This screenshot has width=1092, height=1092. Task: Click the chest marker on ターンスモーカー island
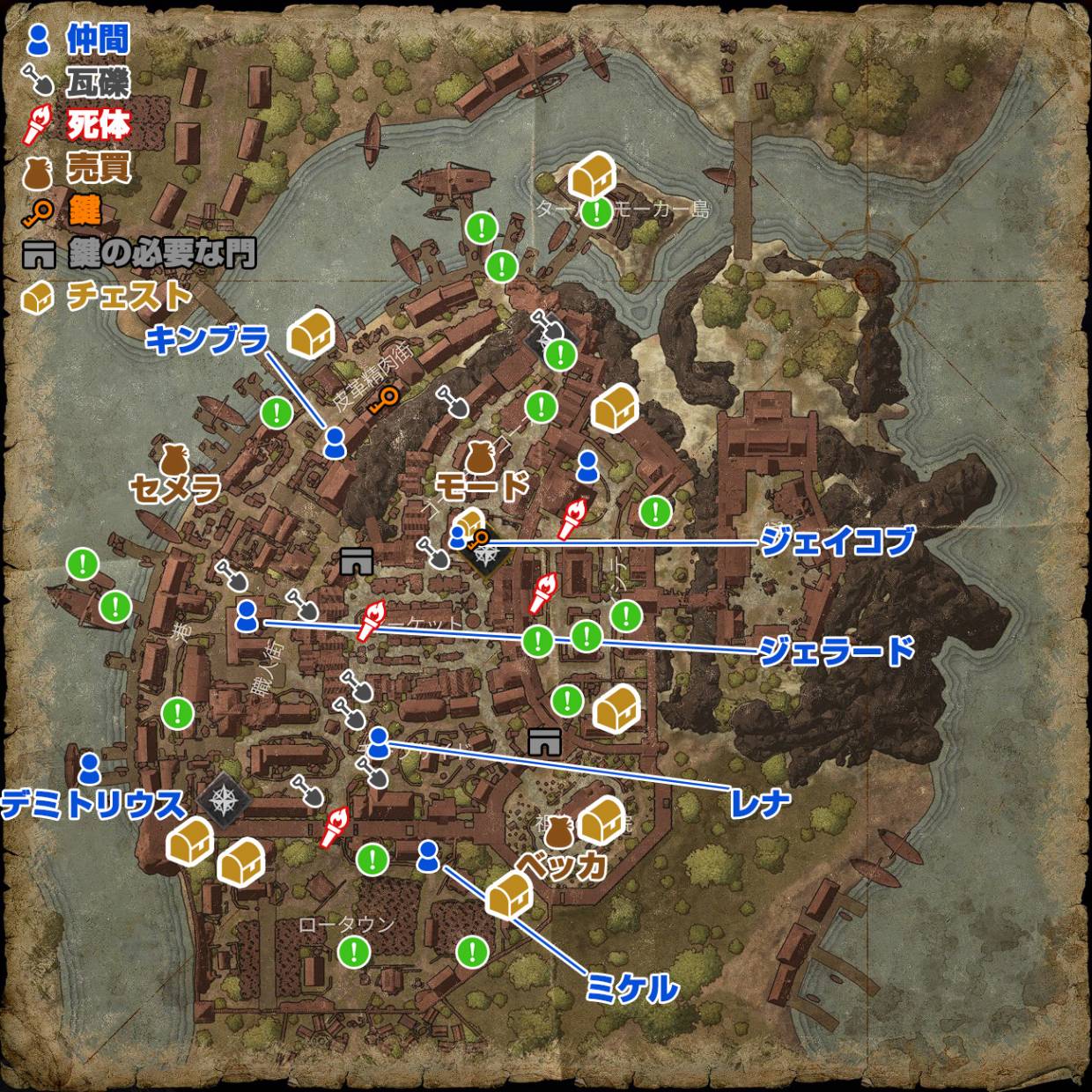[x=591, y=176]
